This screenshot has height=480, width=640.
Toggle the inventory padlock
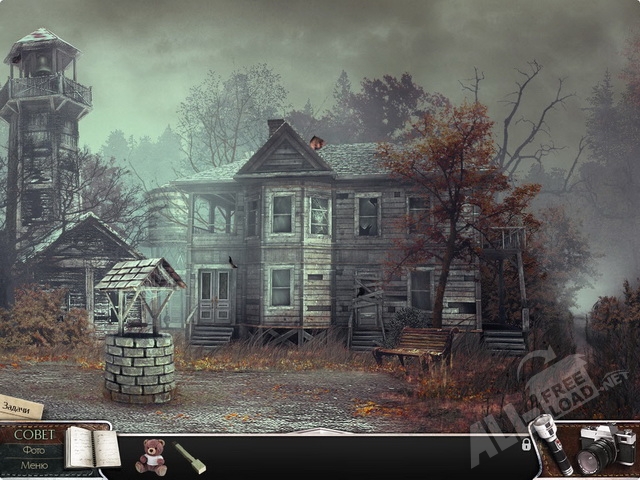click(x=526, y=444)
